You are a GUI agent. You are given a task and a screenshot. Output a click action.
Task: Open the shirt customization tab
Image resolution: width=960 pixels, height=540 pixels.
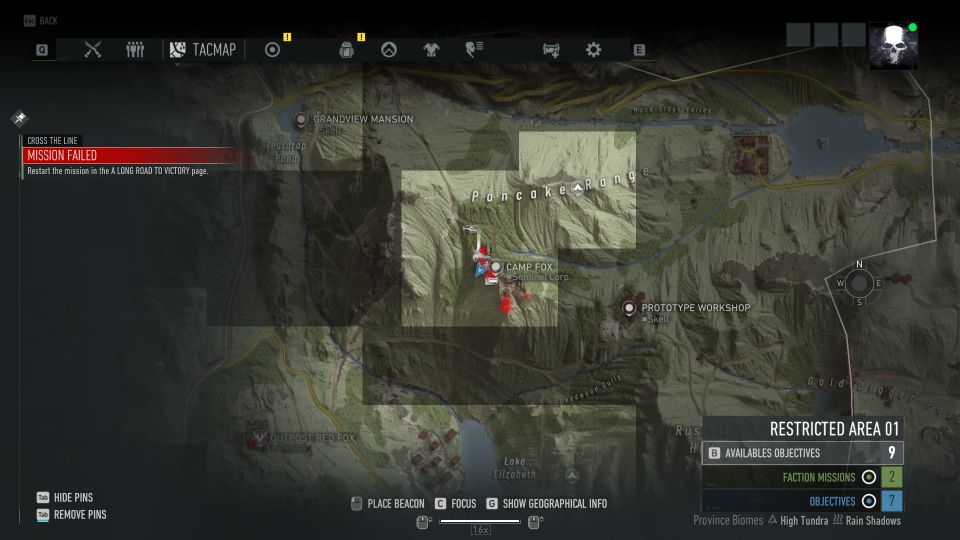[431, 49]
